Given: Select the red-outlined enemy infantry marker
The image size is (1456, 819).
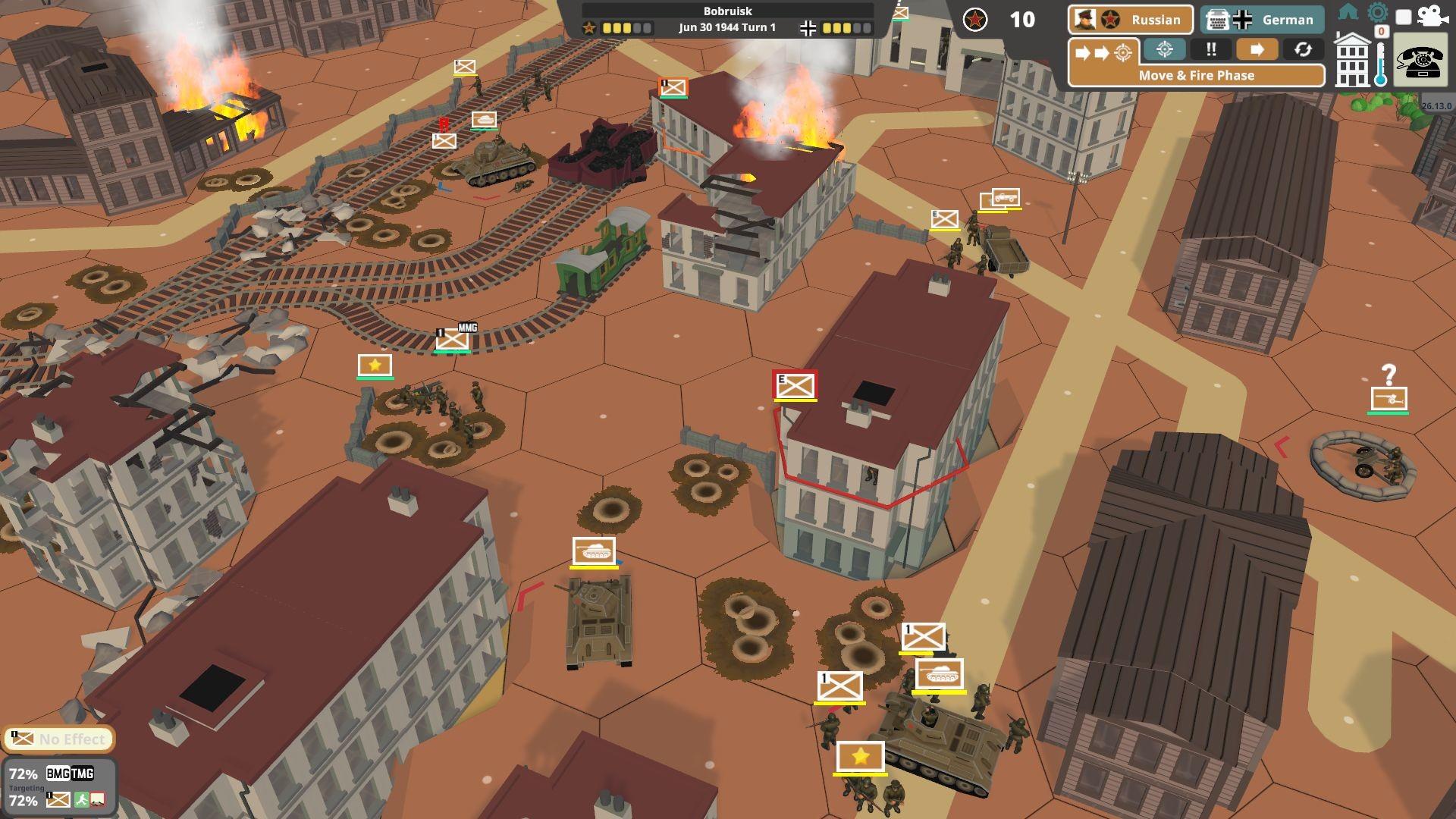Looking at the screenshot, I should coord(795,386).
